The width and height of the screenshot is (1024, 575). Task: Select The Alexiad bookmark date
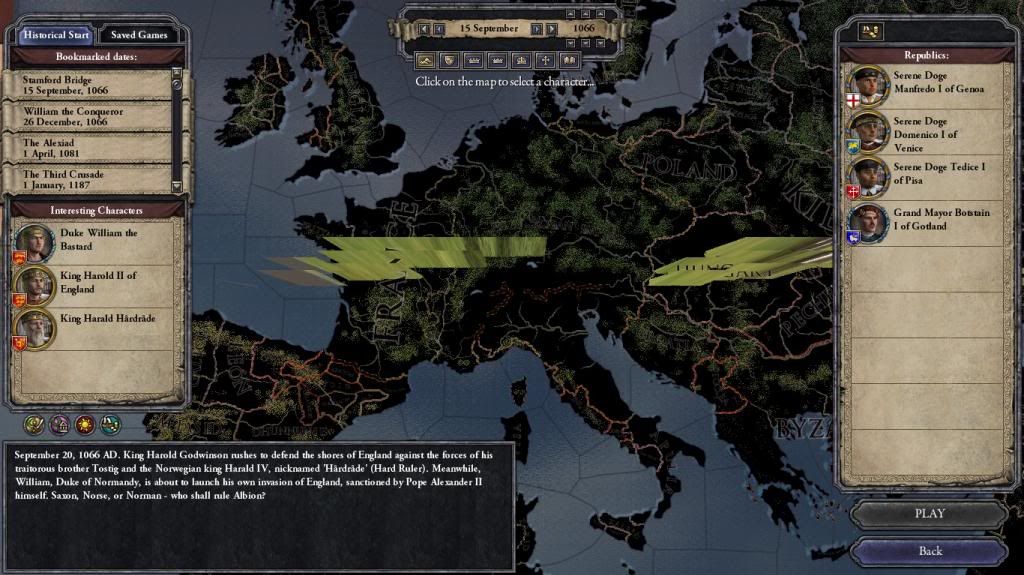click(x=88, y=148)
